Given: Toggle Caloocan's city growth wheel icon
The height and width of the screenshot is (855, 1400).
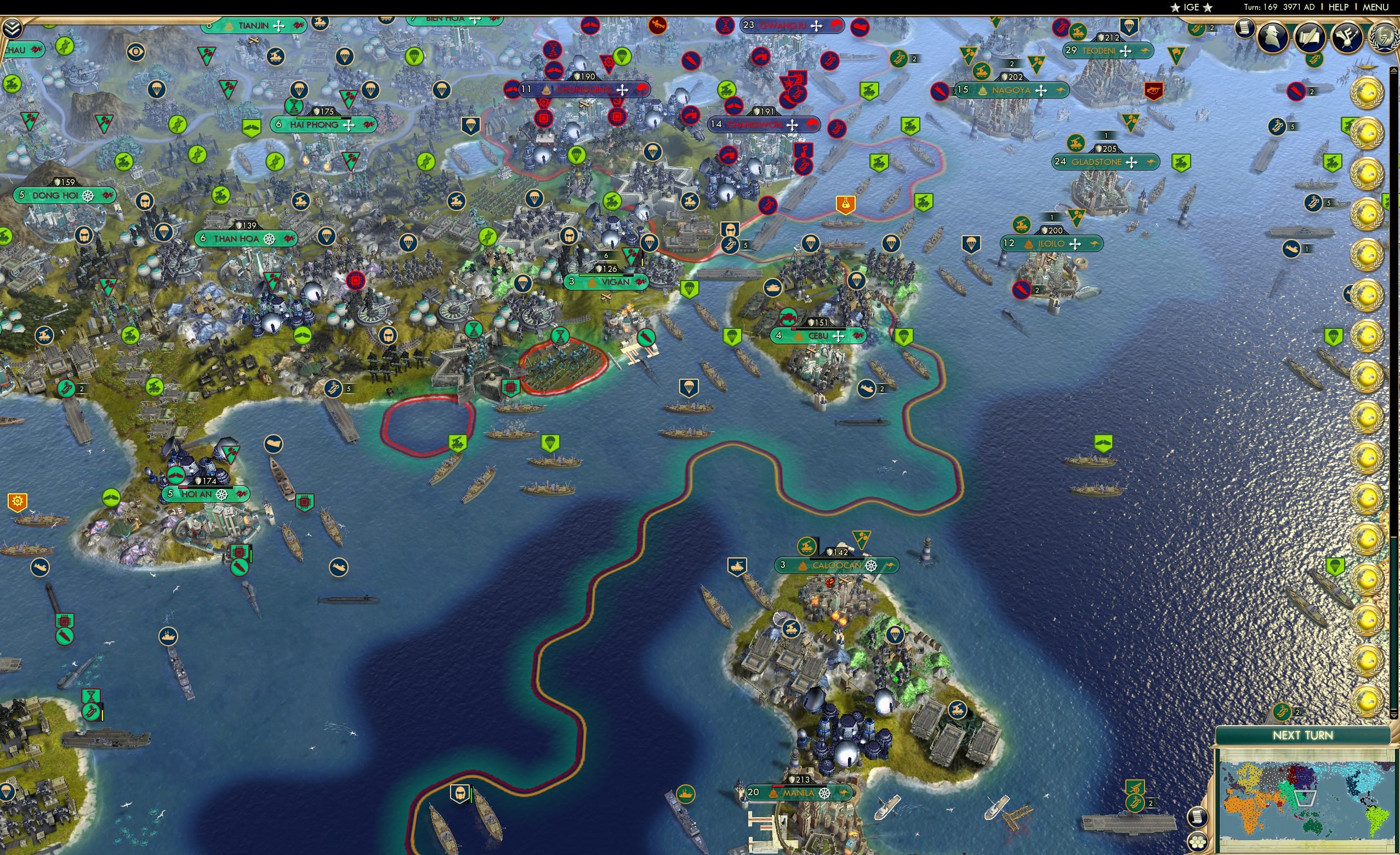Looking at the screenshot, I should (x=871, y=566).
